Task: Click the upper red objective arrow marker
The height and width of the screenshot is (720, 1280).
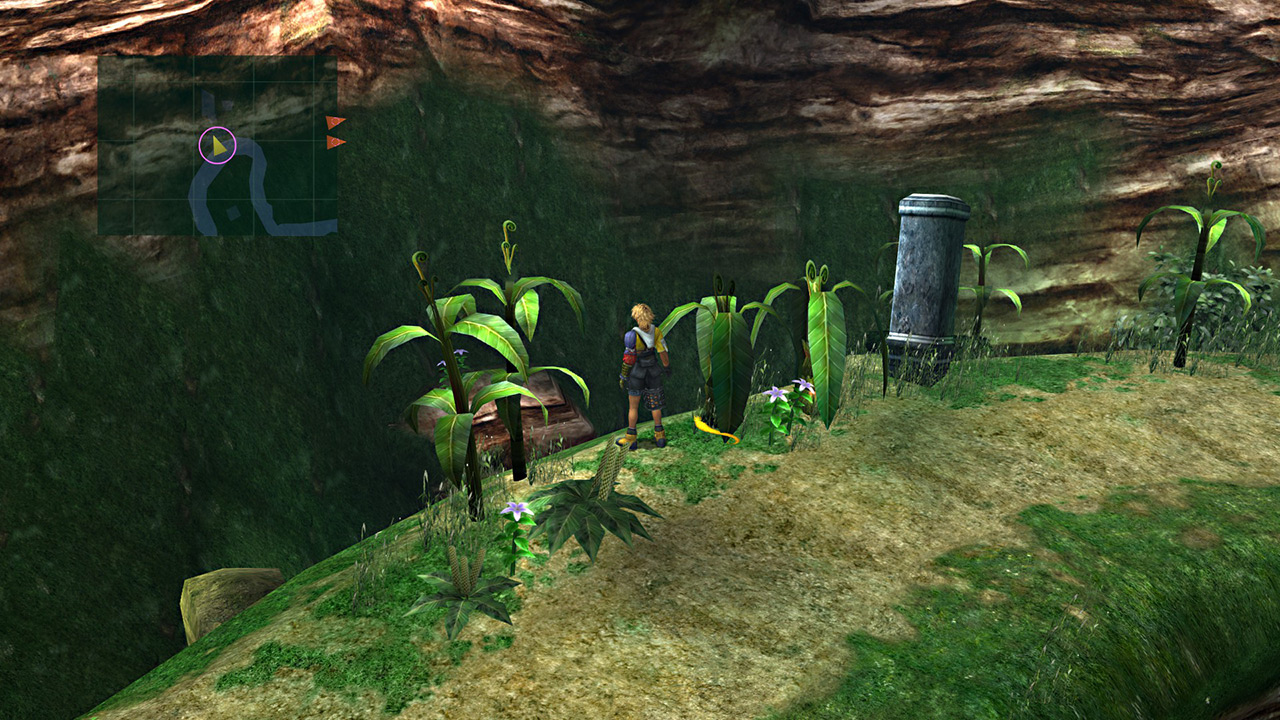Action: 335,122
